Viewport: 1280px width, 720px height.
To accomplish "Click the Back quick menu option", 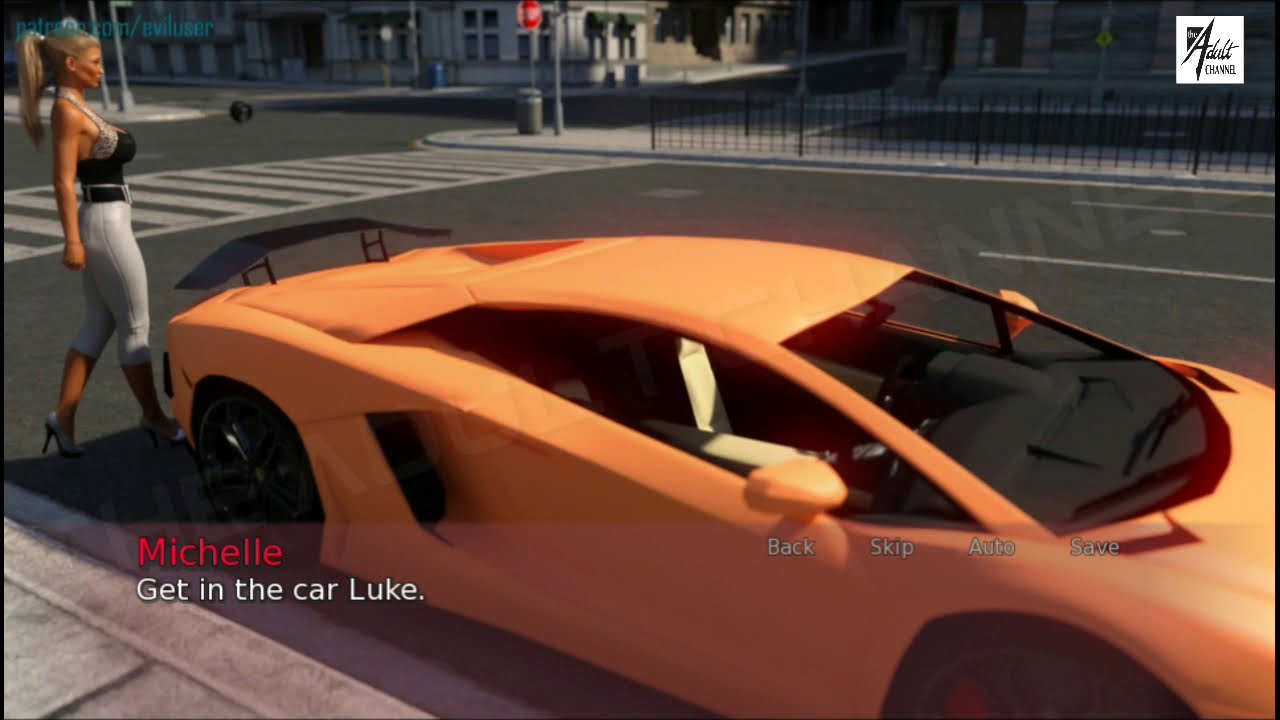I will (x=790, y=547).
